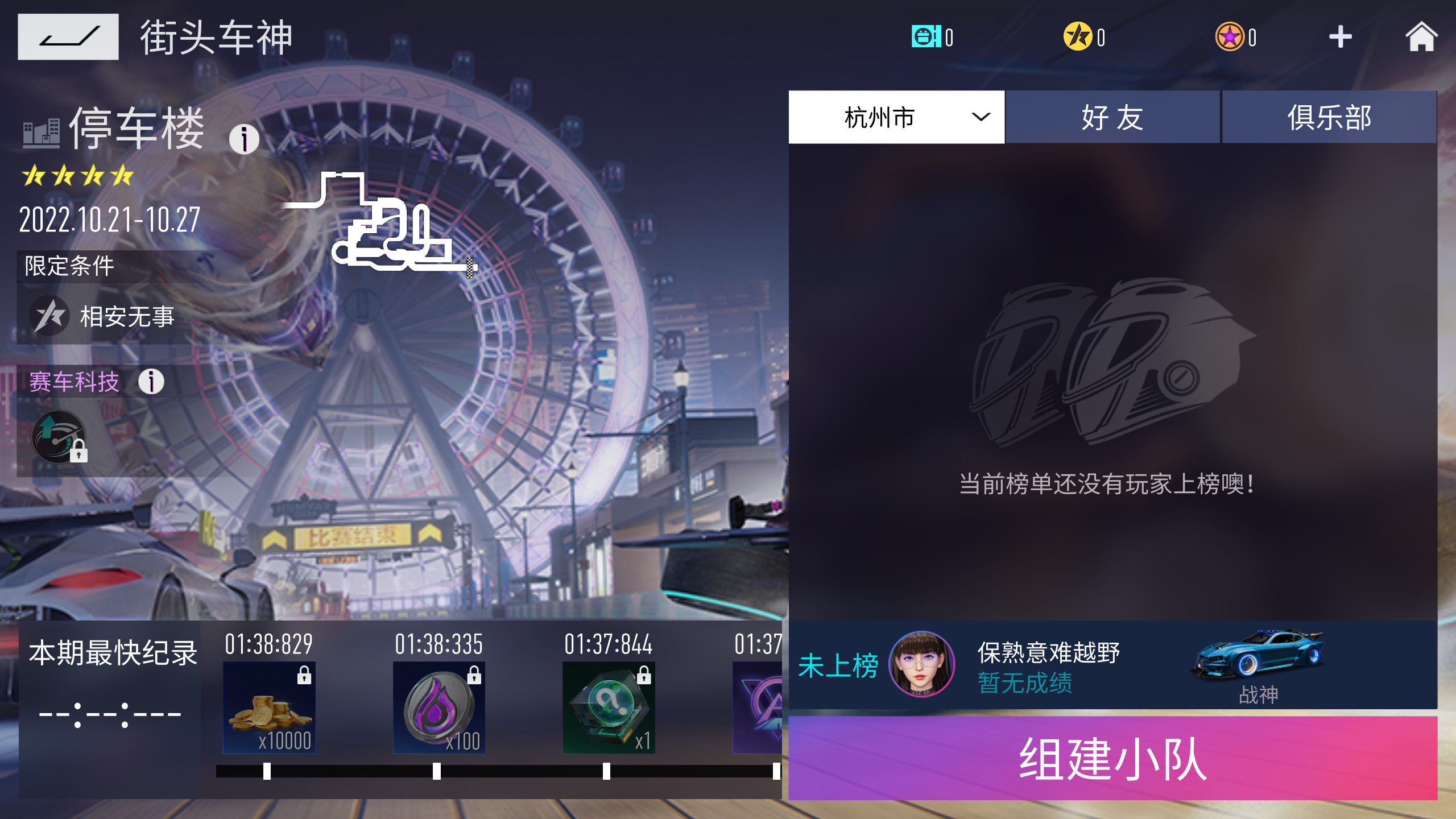The width and height of the screenshot is (1456, 819).
Task: Click the back arrow at top left
Action: 68,37
